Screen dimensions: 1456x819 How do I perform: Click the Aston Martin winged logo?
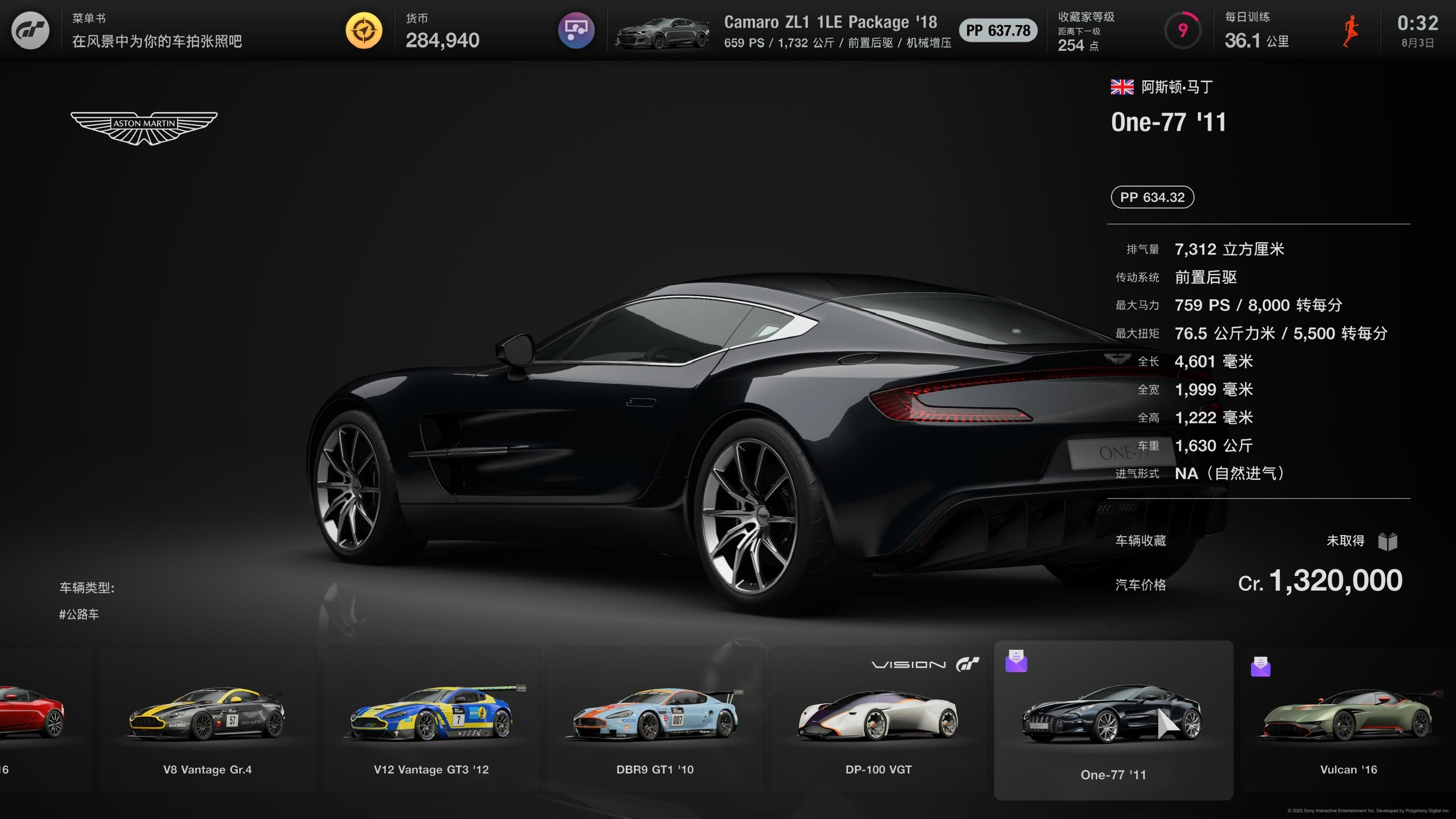pos(144,127)
